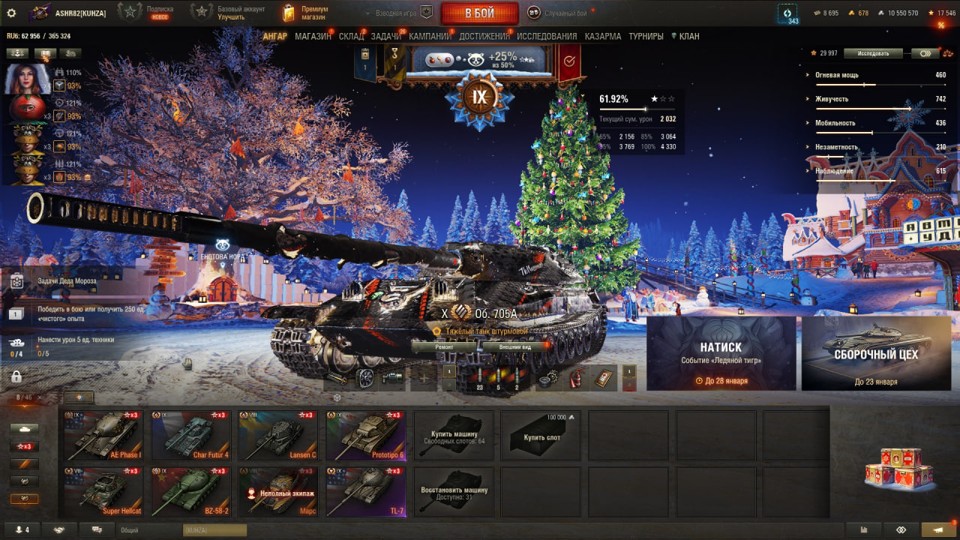Open the НАТИСК event banner

click(x=721, y=353)
